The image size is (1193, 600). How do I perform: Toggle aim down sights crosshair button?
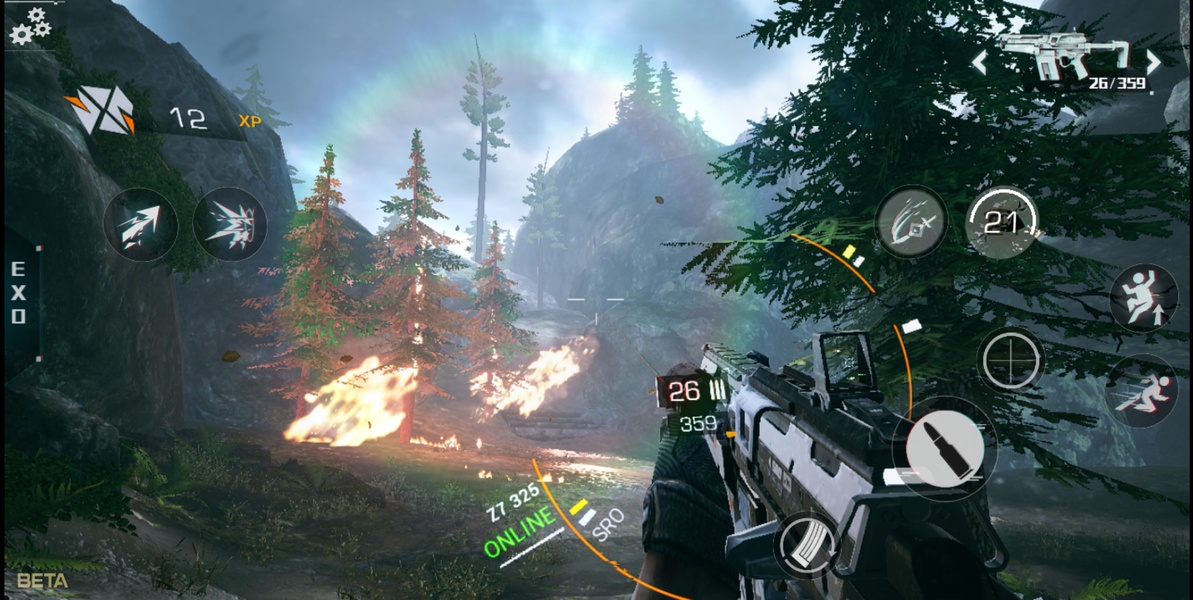[1010, 360]
